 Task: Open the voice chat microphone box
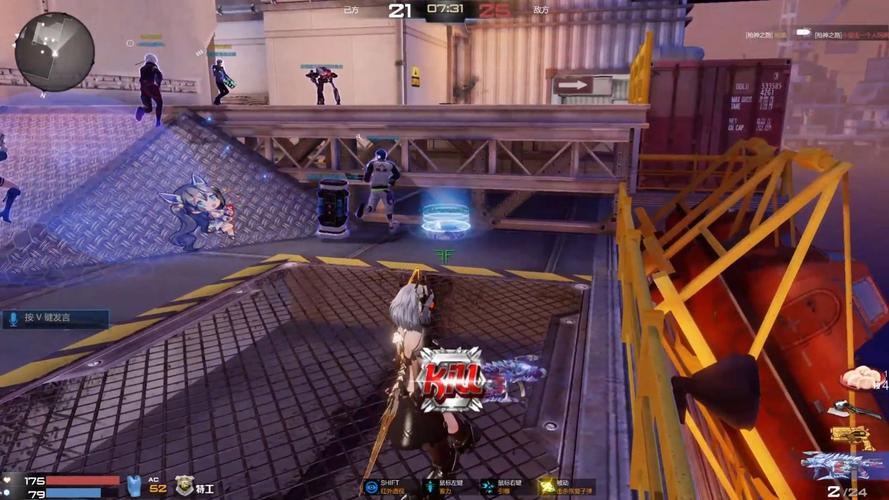(x=55, y=319)
